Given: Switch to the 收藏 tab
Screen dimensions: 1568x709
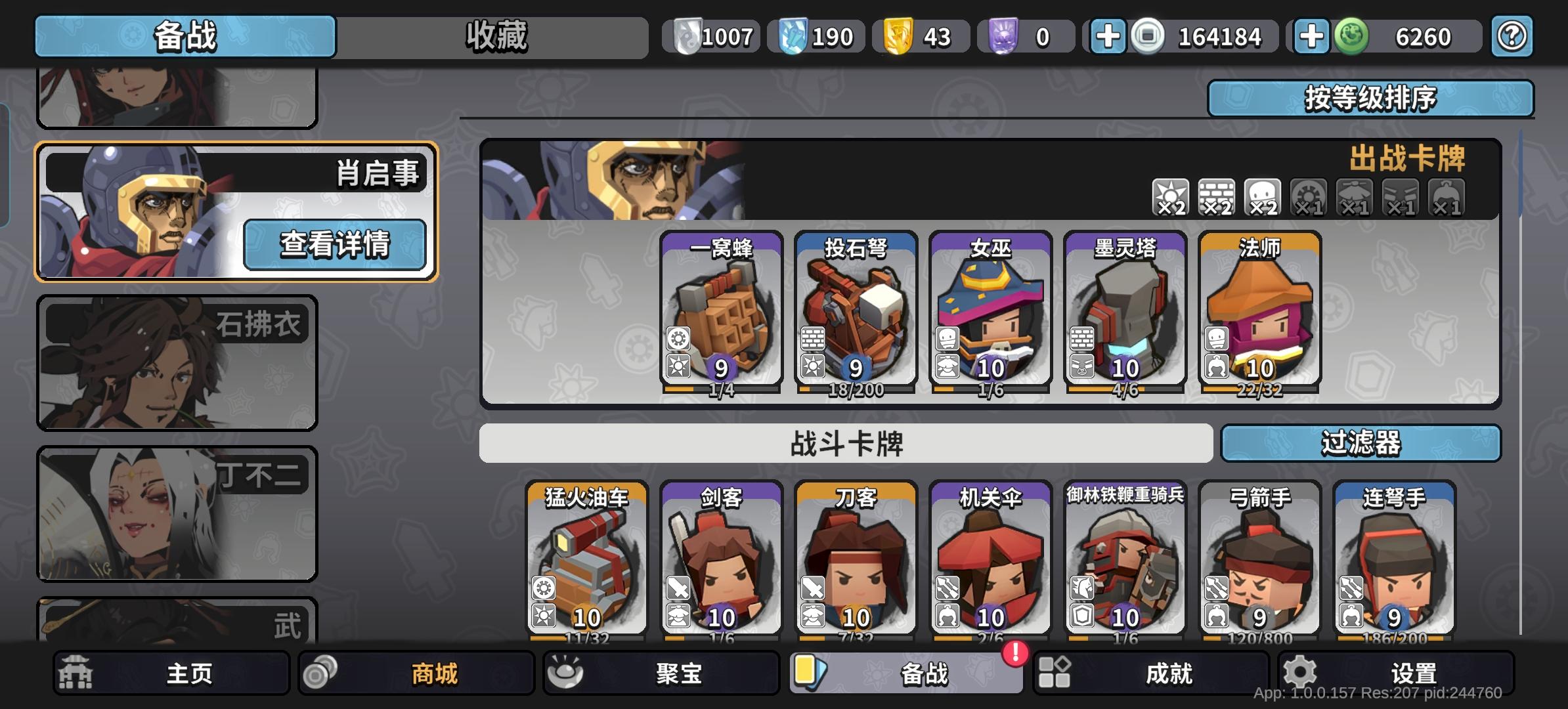Looking at the screenshot, I should pyautogui.click(x=497, y=37).
